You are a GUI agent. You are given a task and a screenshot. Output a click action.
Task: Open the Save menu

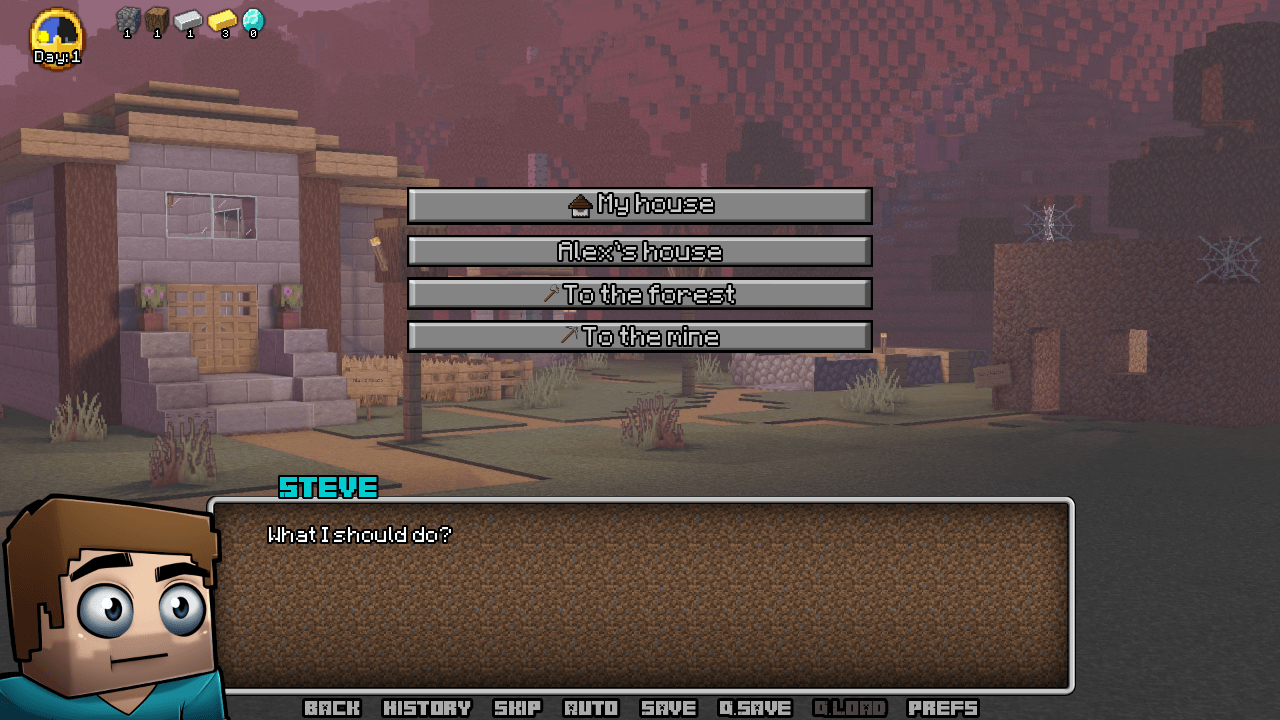coord(668,708)
